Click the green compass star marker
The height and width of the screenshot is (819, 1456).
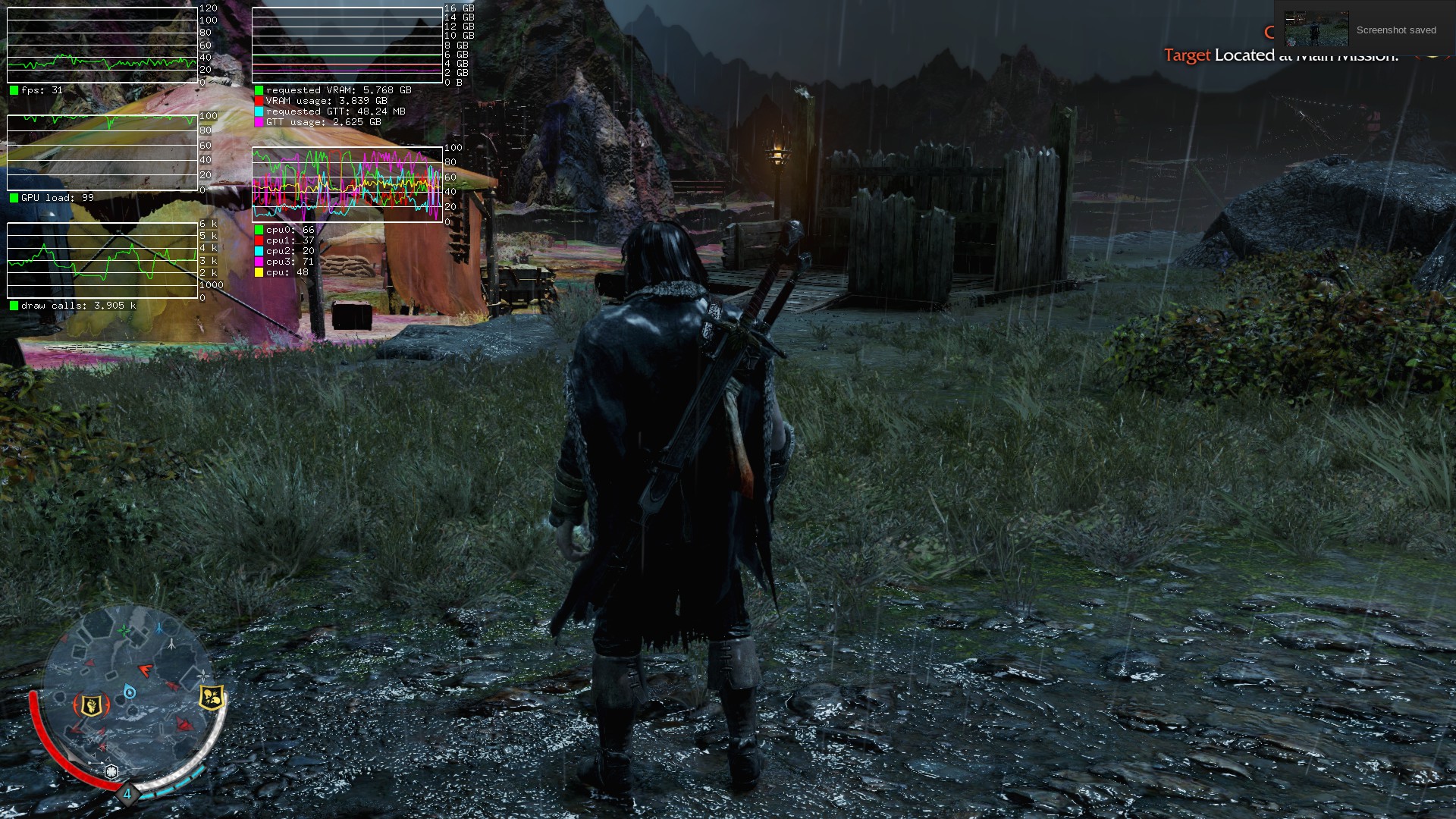[x=124, y=631]
